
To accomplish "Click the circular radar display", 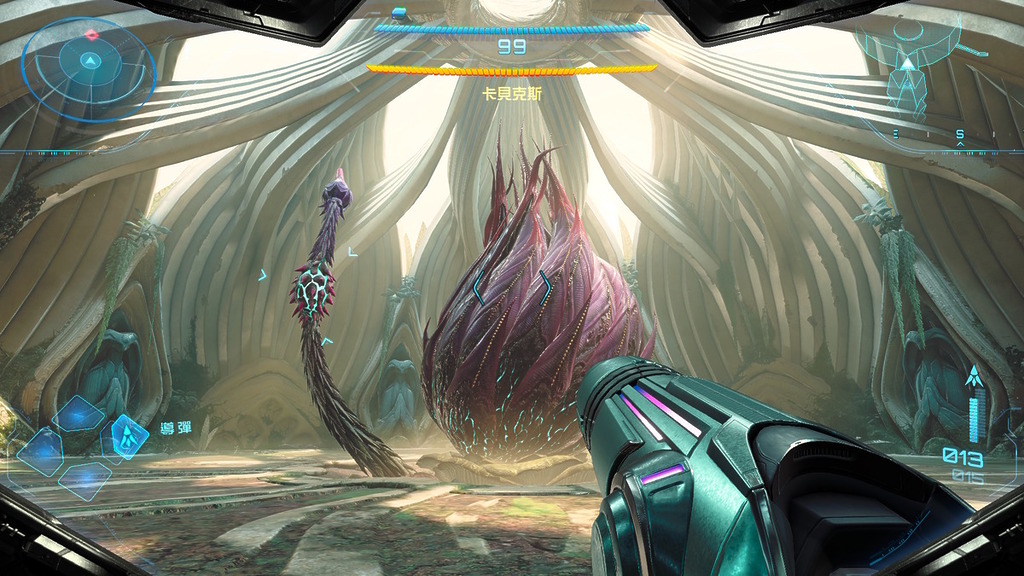I will coord(90,69).
